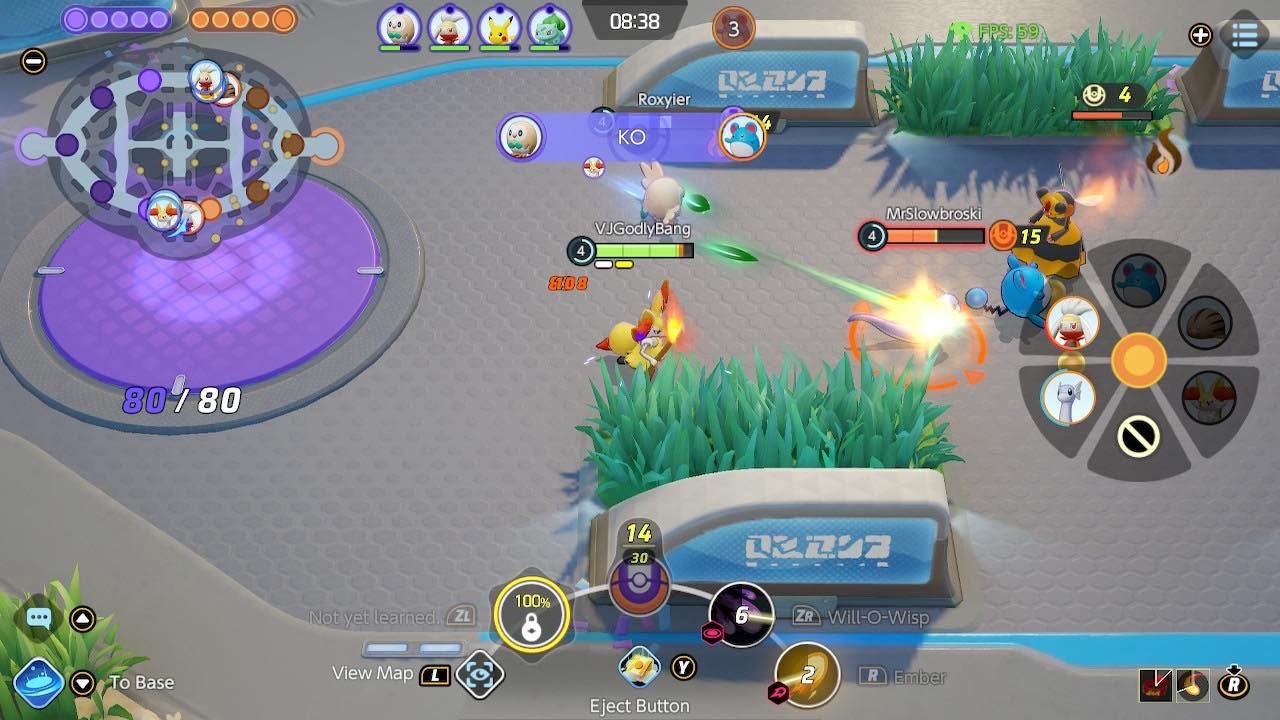Open quick chat via the speech bubble icon
This screenshot has height=720, width=1280.
pos(39,617)
